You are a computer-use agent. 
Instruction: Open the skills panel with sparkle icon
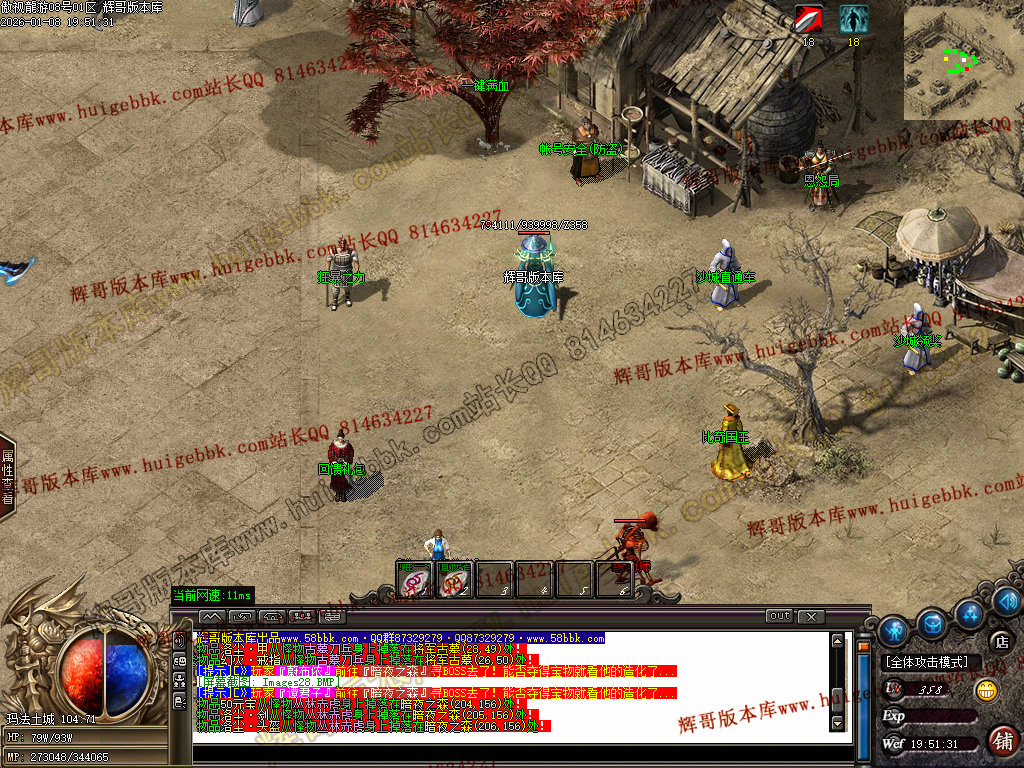point(968,612)
